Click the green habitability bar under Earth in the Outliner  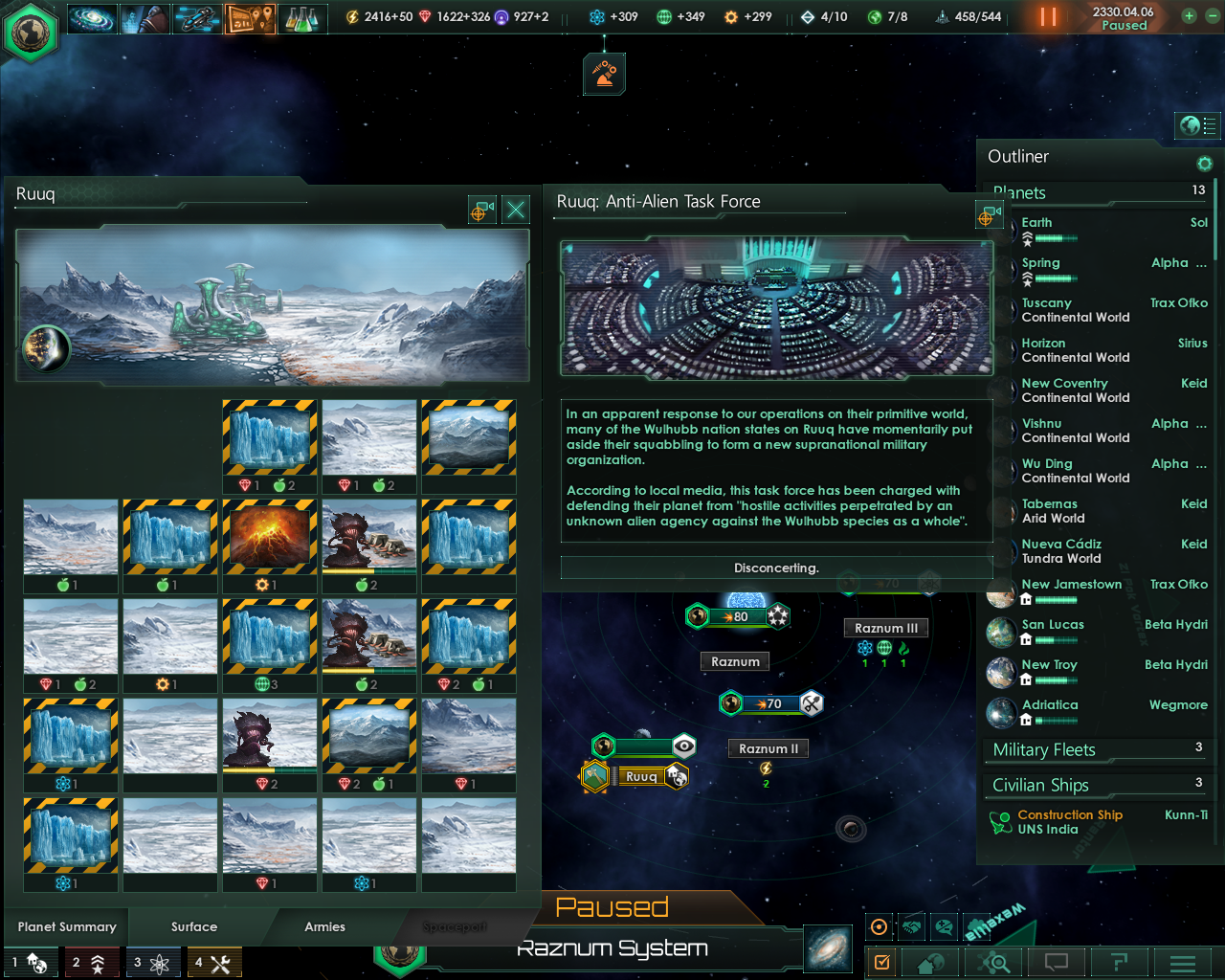tap(1056, 238)
